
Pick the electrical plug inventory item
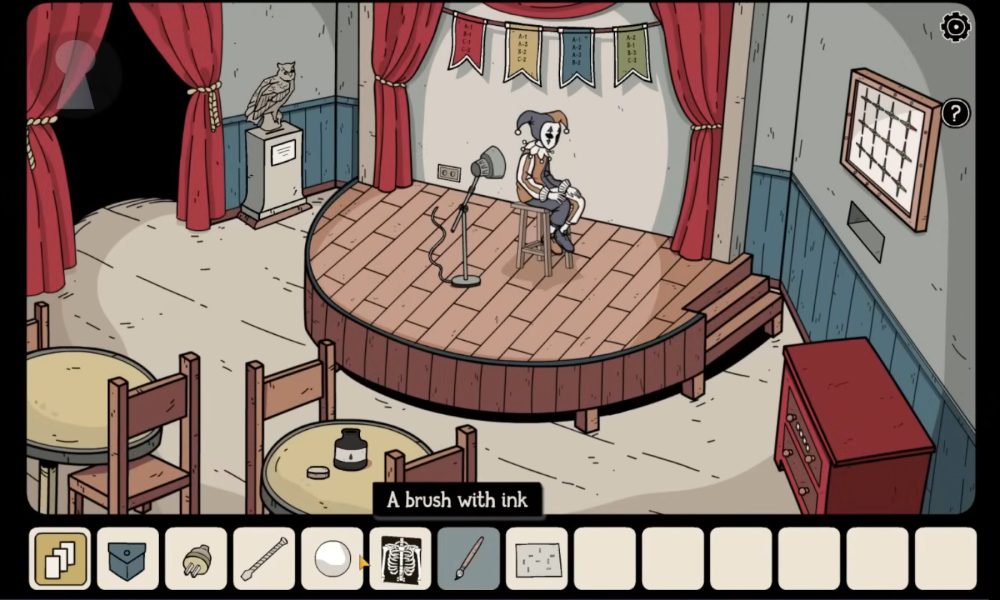[x=196, y=558]
